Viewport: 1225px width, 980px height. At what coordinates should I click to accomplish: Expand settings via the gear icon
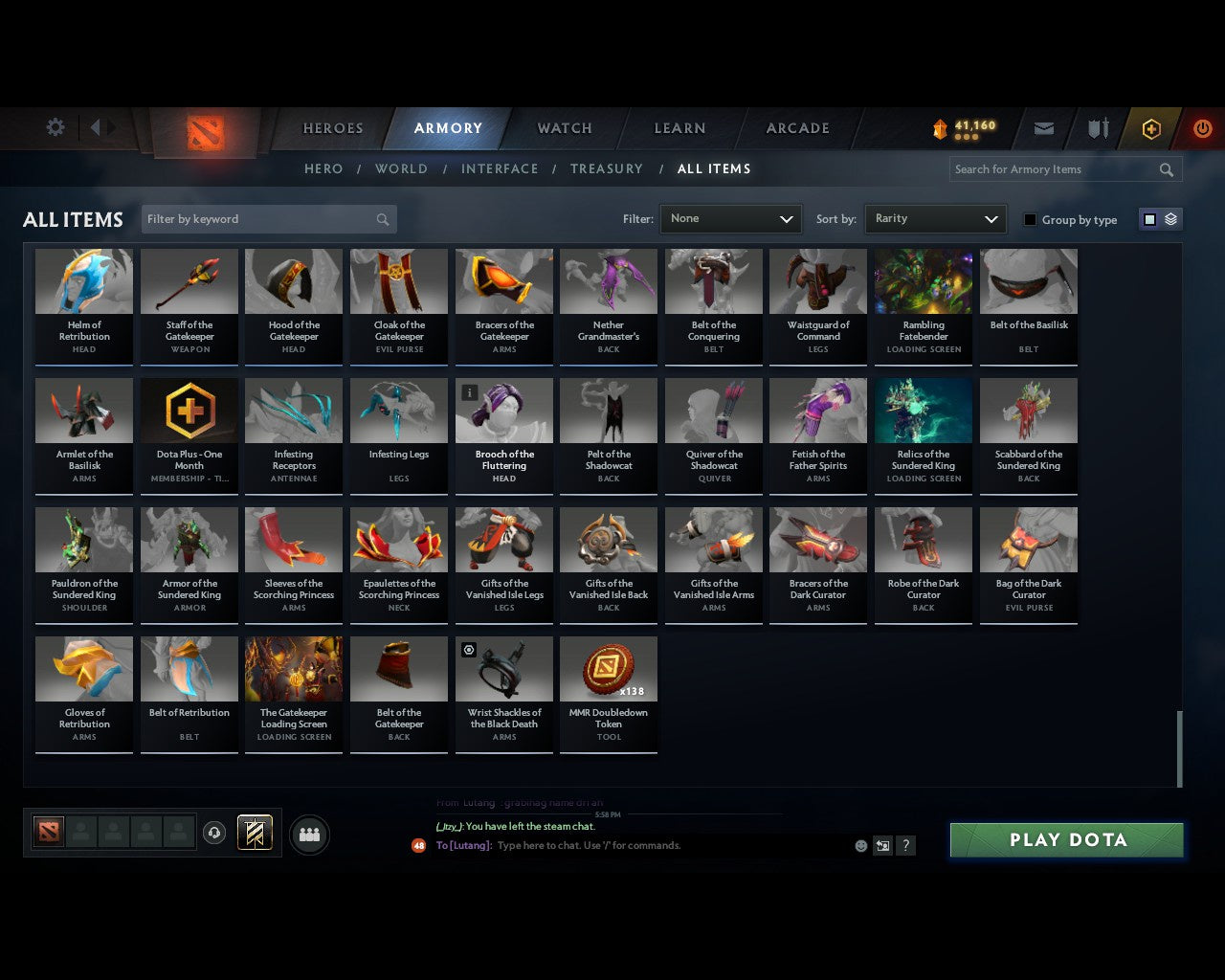click(55, 126)
